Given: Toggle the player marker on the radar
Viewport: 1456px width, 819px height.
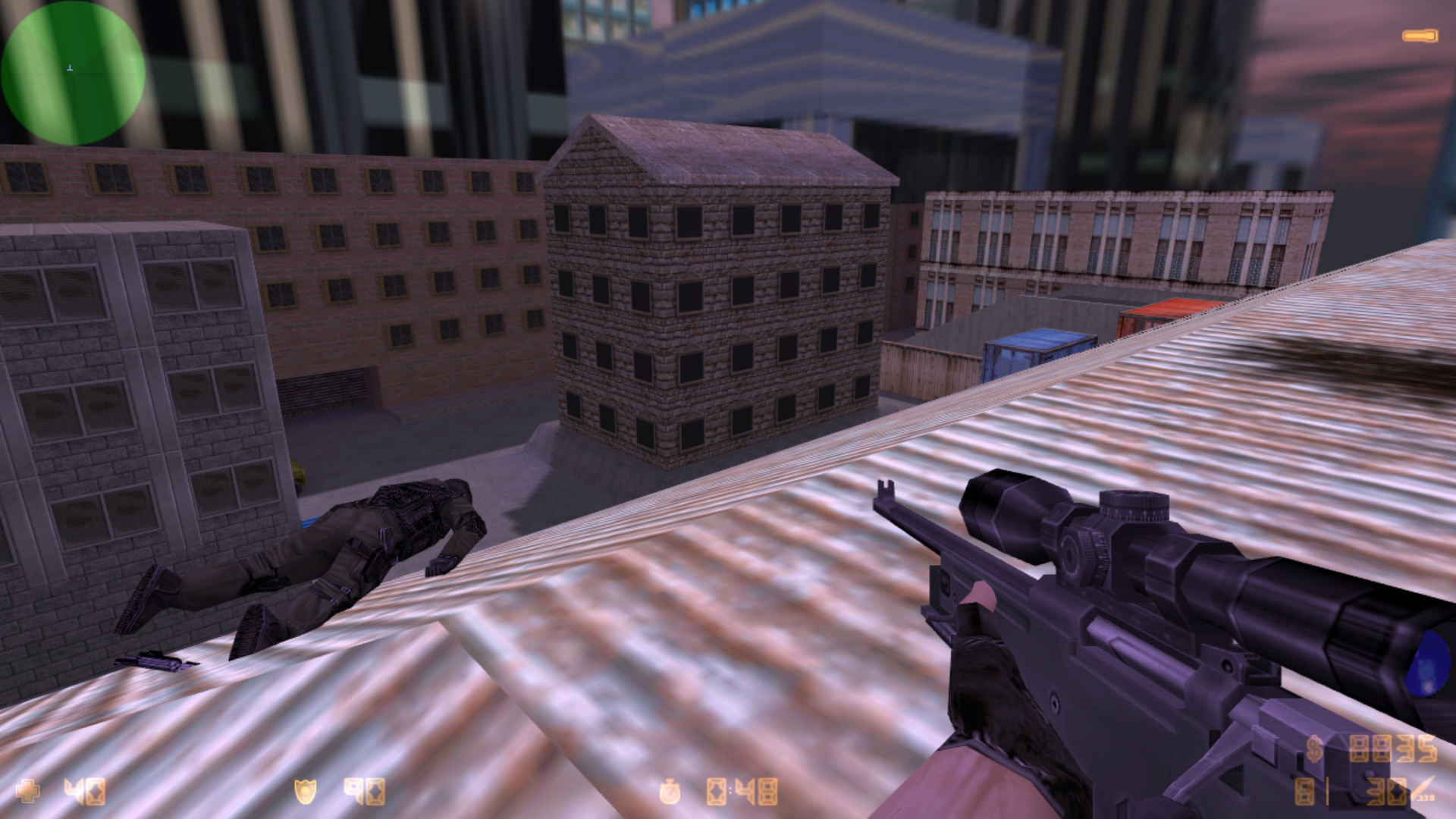Looking at the screenshot, I should [x=70, y=68].
